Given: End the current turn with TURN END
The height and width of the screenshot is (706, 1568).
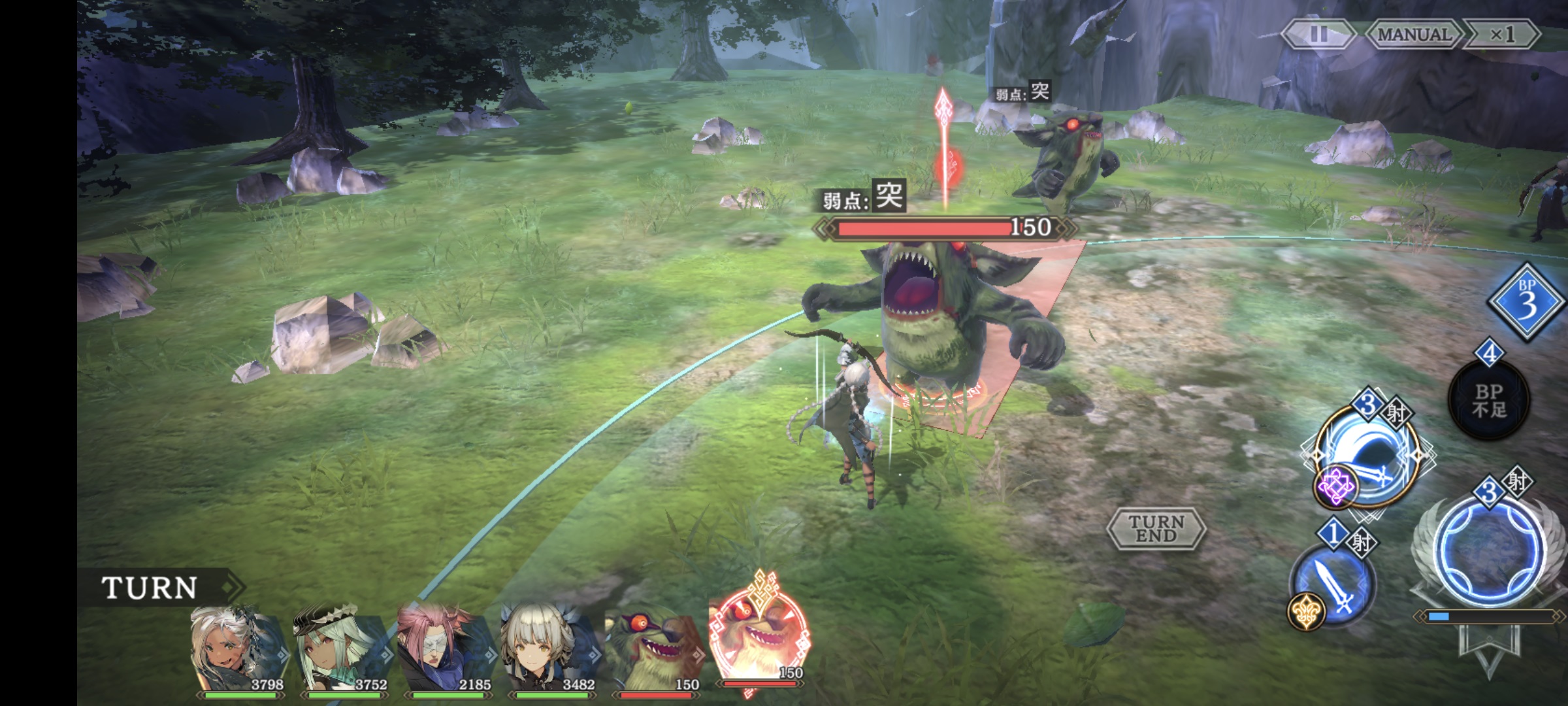Looking at the screenshot, I should pyautogui.click(x=1156, y=528).
